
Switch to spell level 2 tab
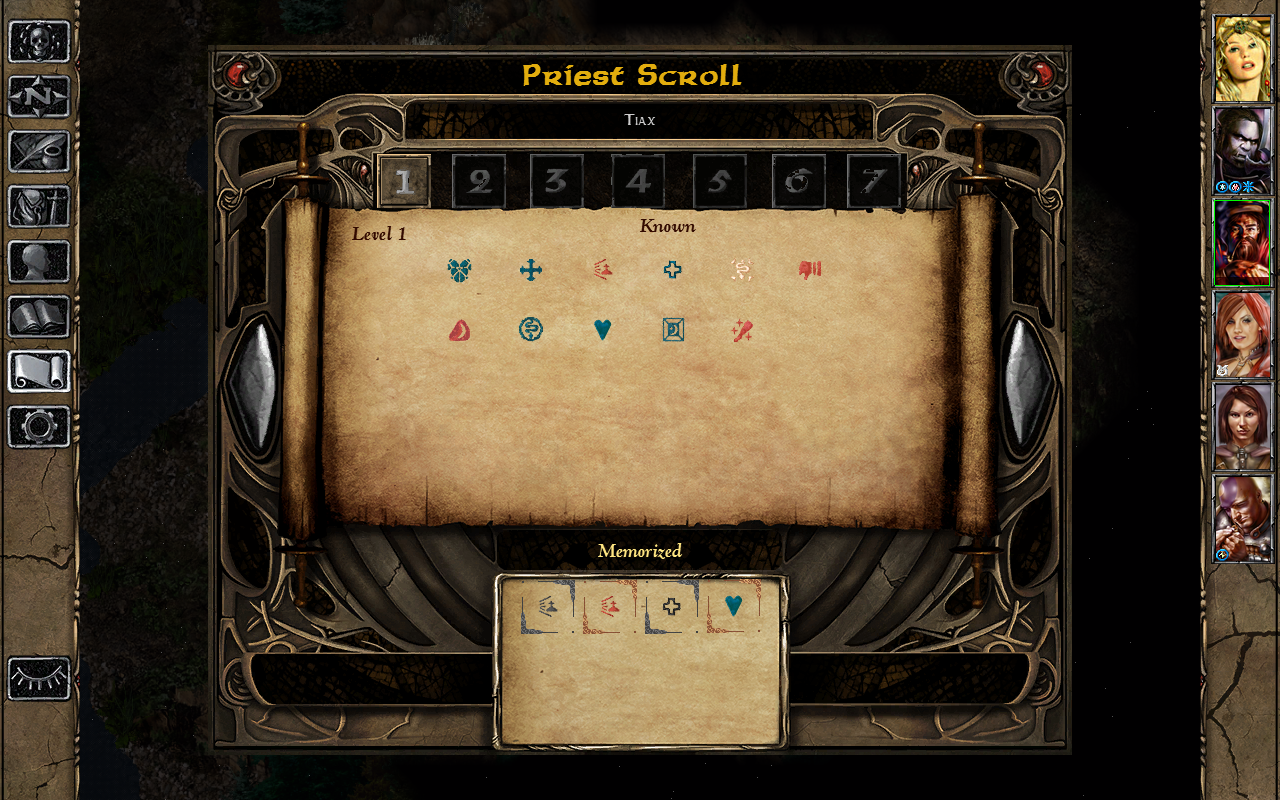[x=479, y=182]
